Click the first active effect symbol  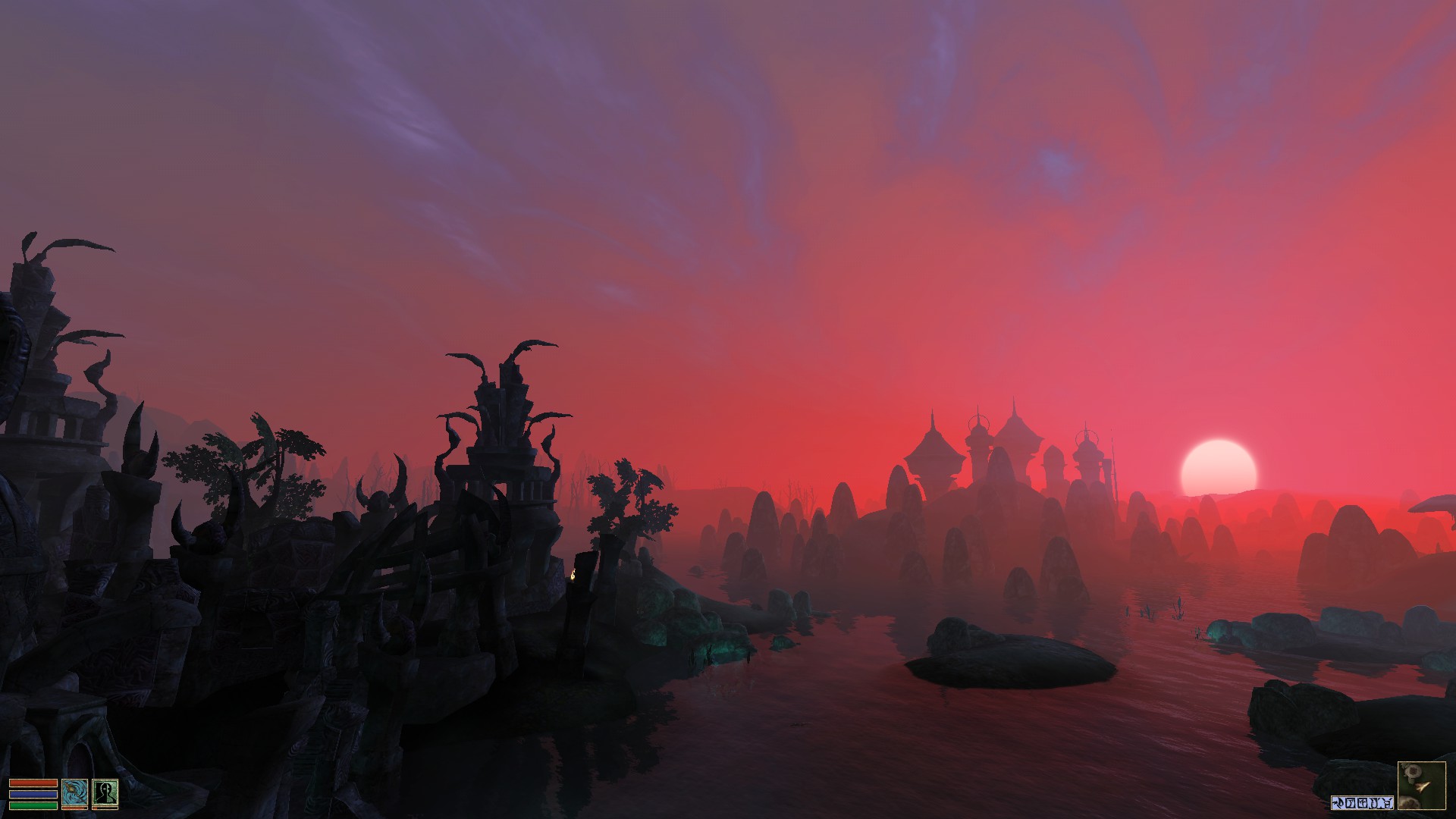[x=1337, y=802]
